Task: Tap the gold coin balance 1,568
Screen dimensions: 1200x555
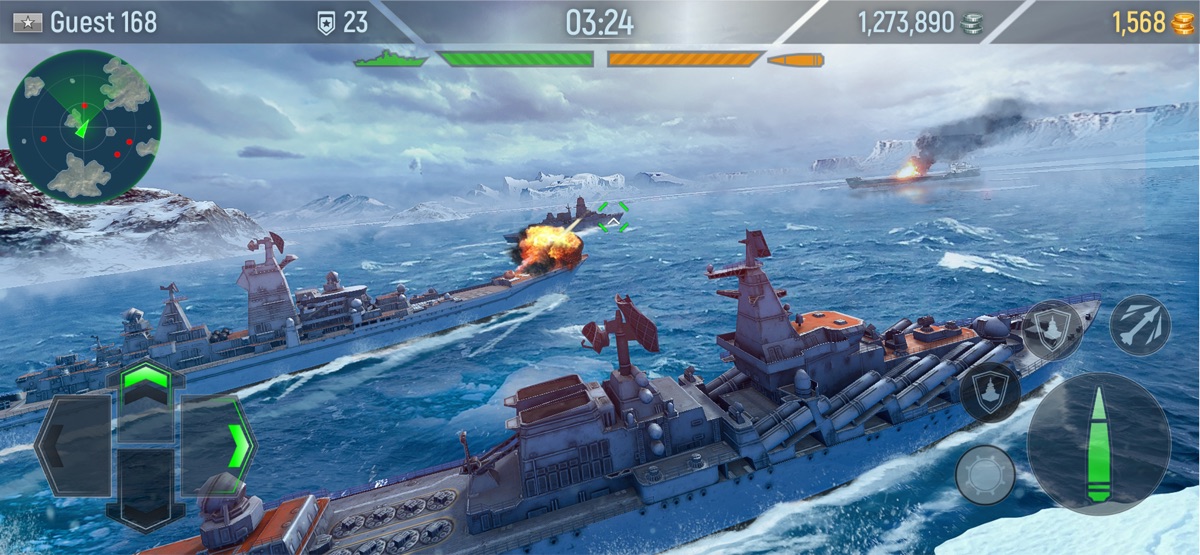Action: (x=1152, y=23)
